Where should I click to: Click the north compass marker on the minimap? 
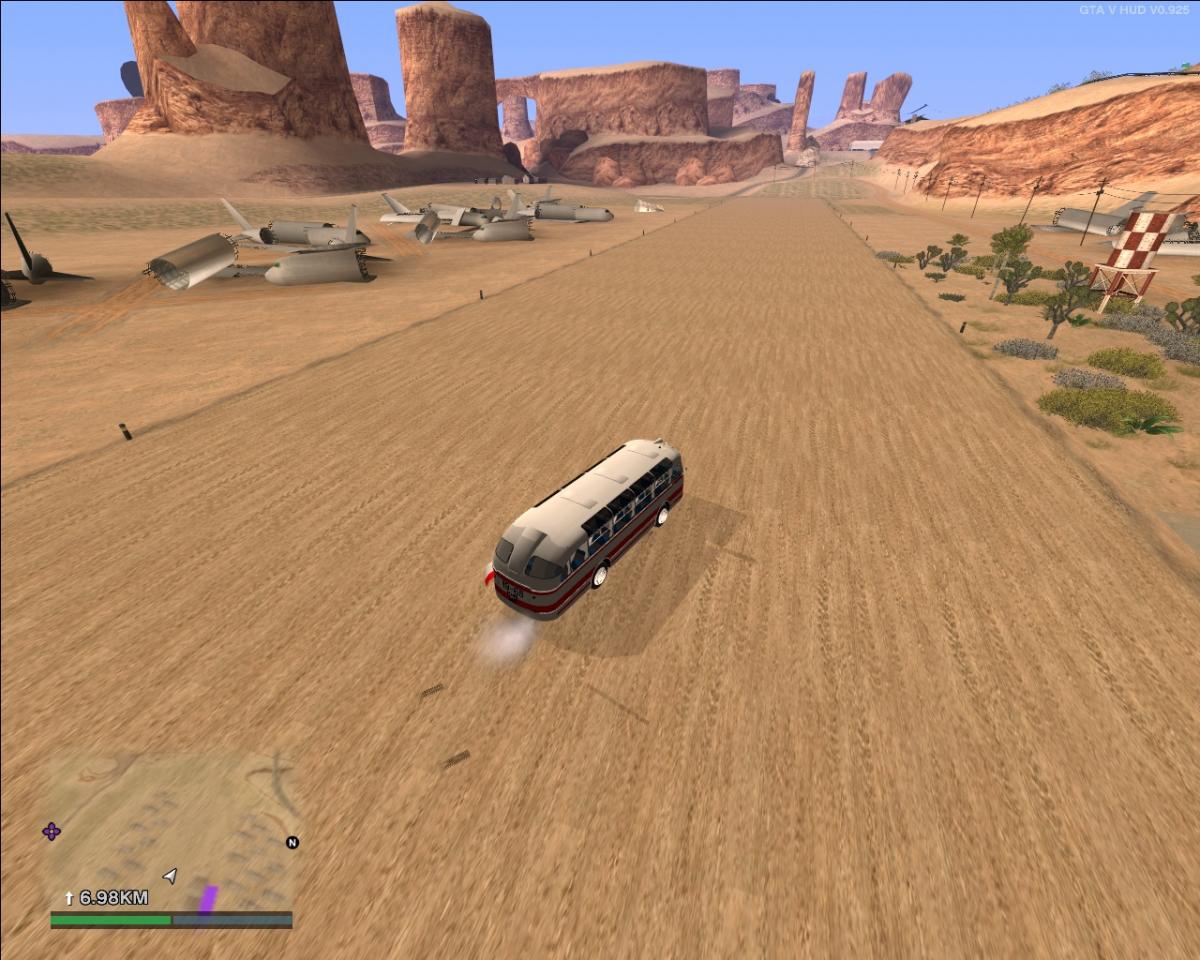[x=292, y=842]
